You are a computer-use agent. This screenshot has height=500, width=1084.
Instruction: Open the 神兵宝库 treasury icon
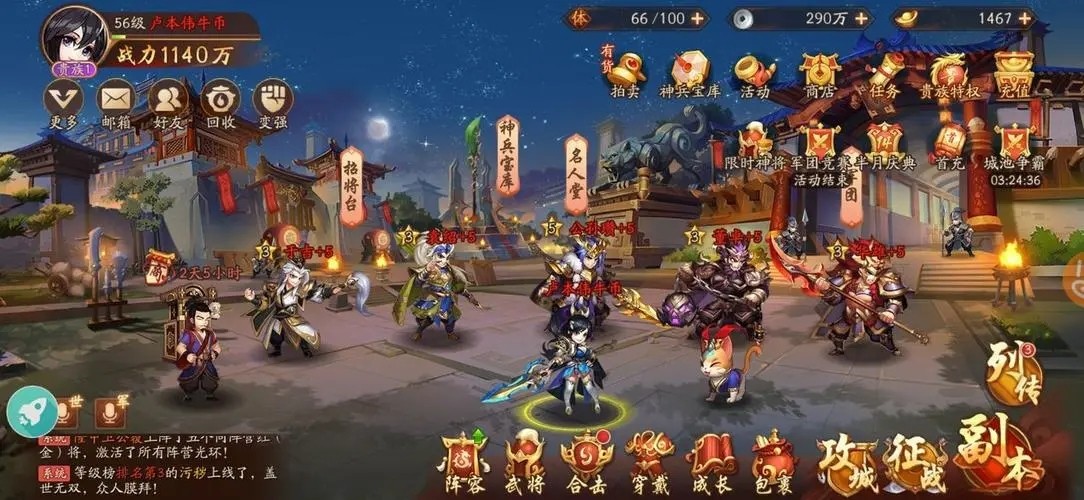(690, 72)
